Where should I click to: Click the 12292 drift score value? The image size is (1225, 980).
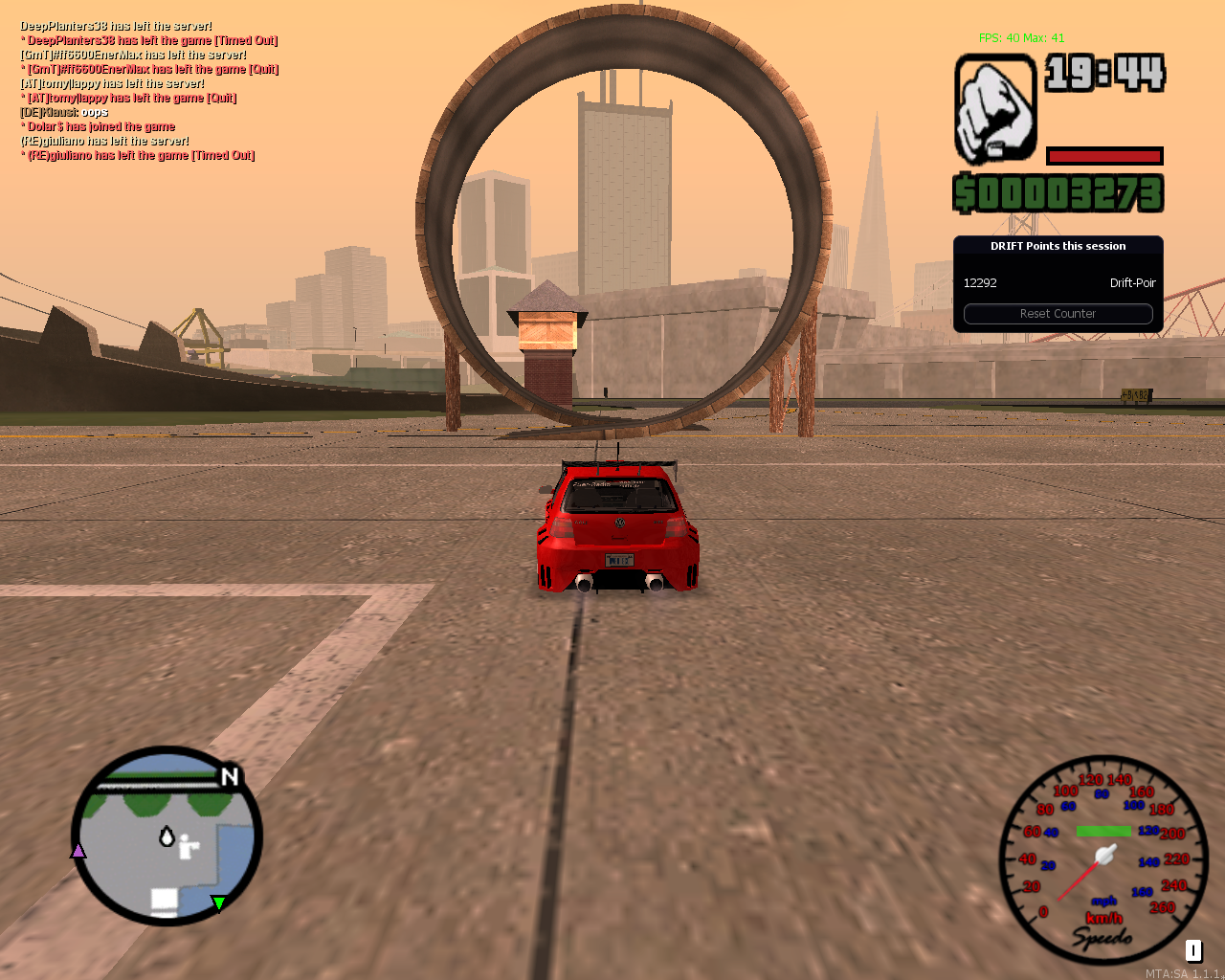coord(981,282)
